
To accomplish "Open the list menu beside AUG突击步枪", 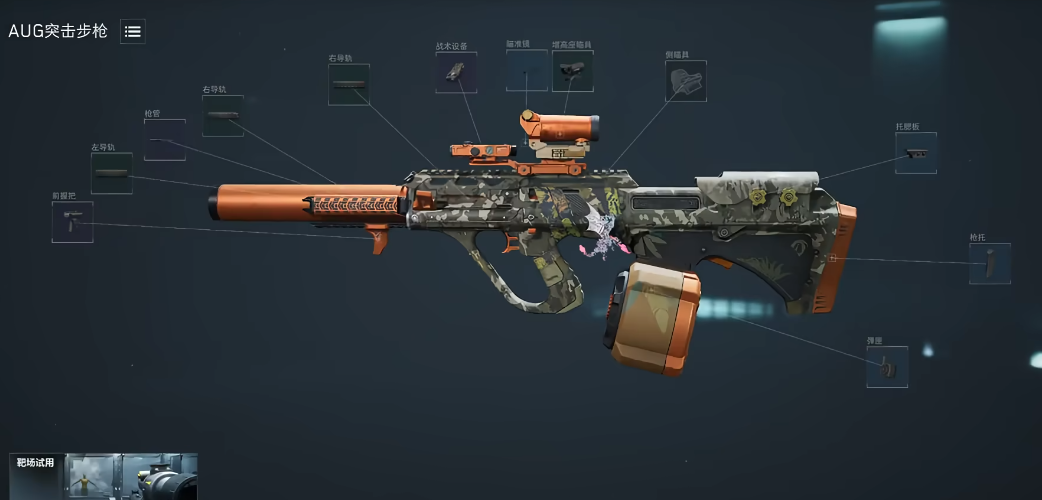I will click(132, 31).
